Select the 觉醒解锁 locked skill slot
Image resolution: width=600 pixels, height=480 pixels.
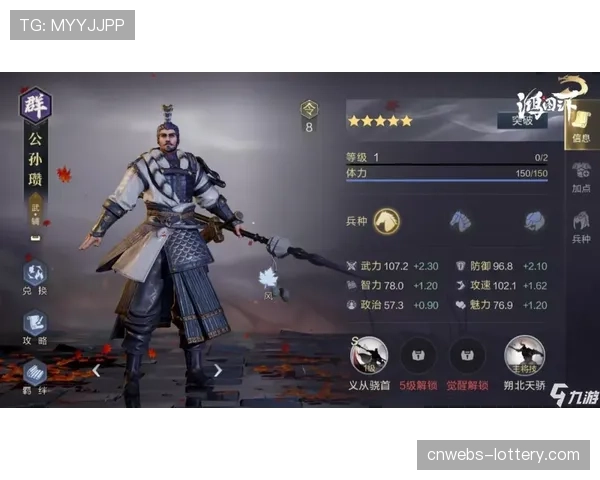click(467, 357)
